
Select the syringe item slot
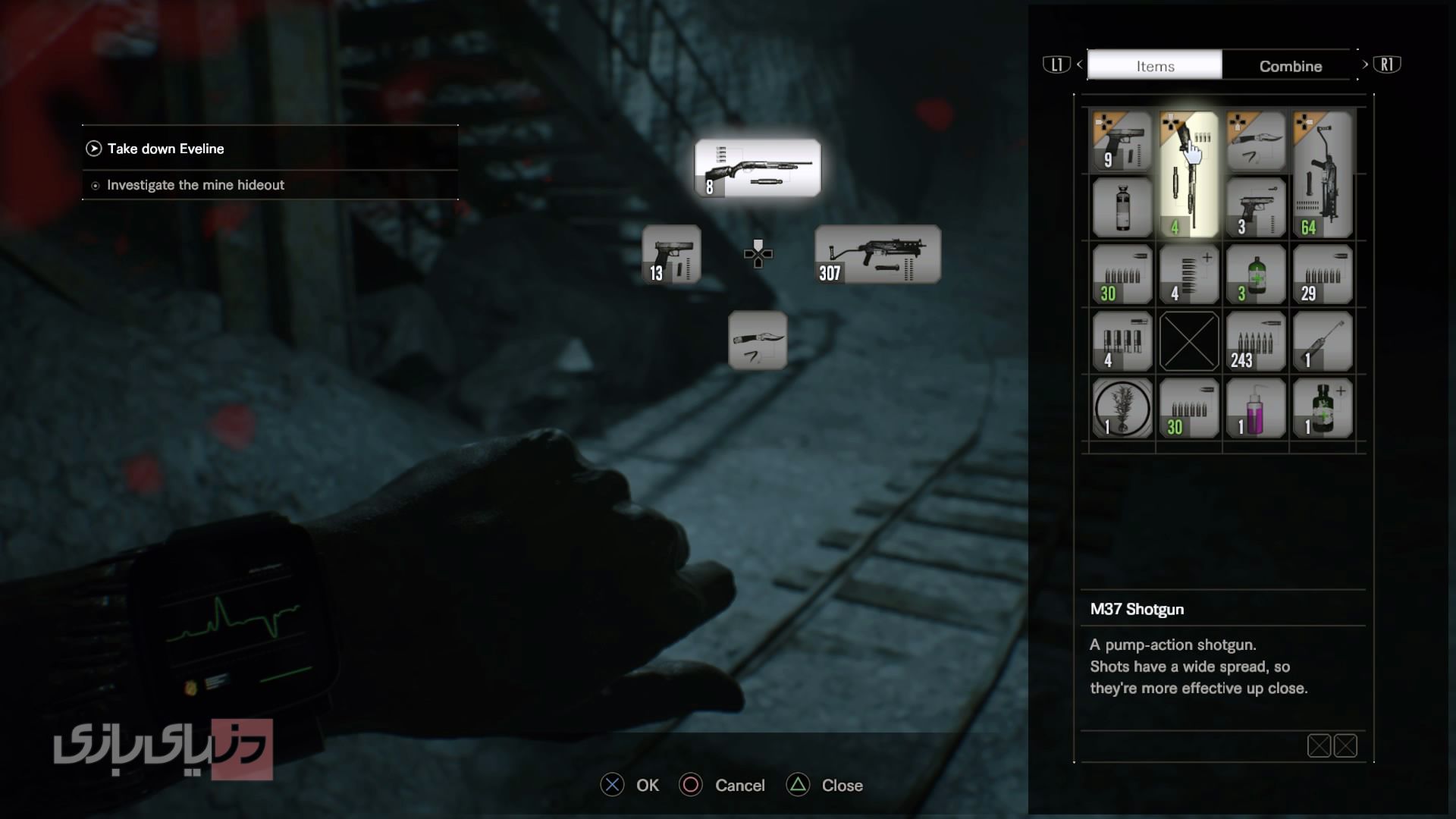(x=1322, y=341)
